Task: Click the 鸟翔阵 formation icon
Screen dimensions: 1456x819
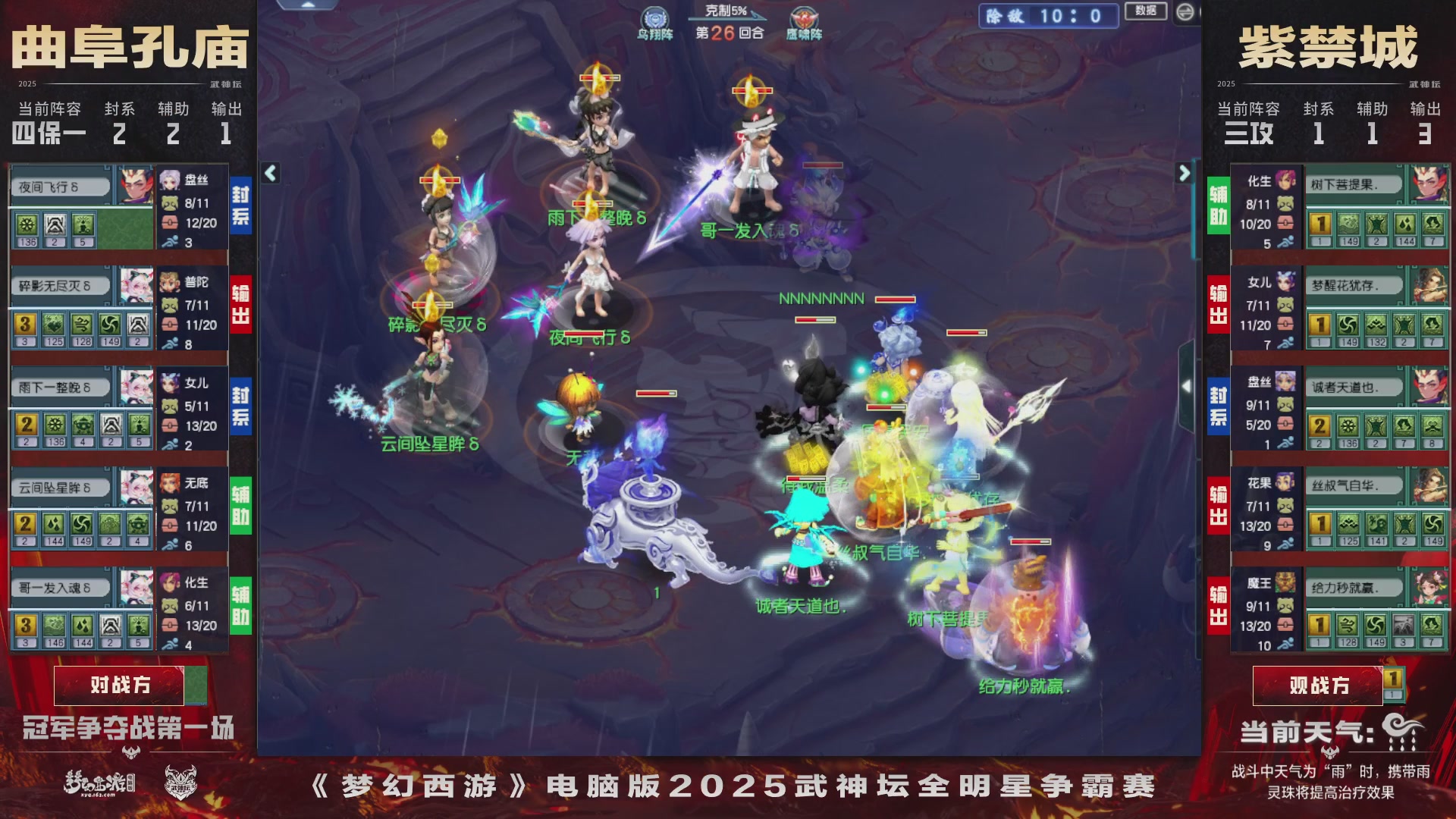Action: (x=654, y=17)
